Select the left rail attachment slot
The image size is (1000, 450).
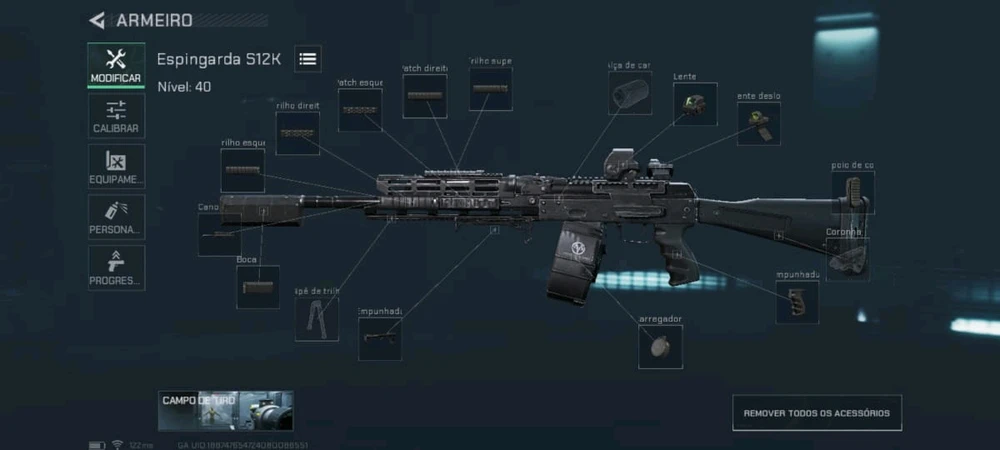[242, 170]
